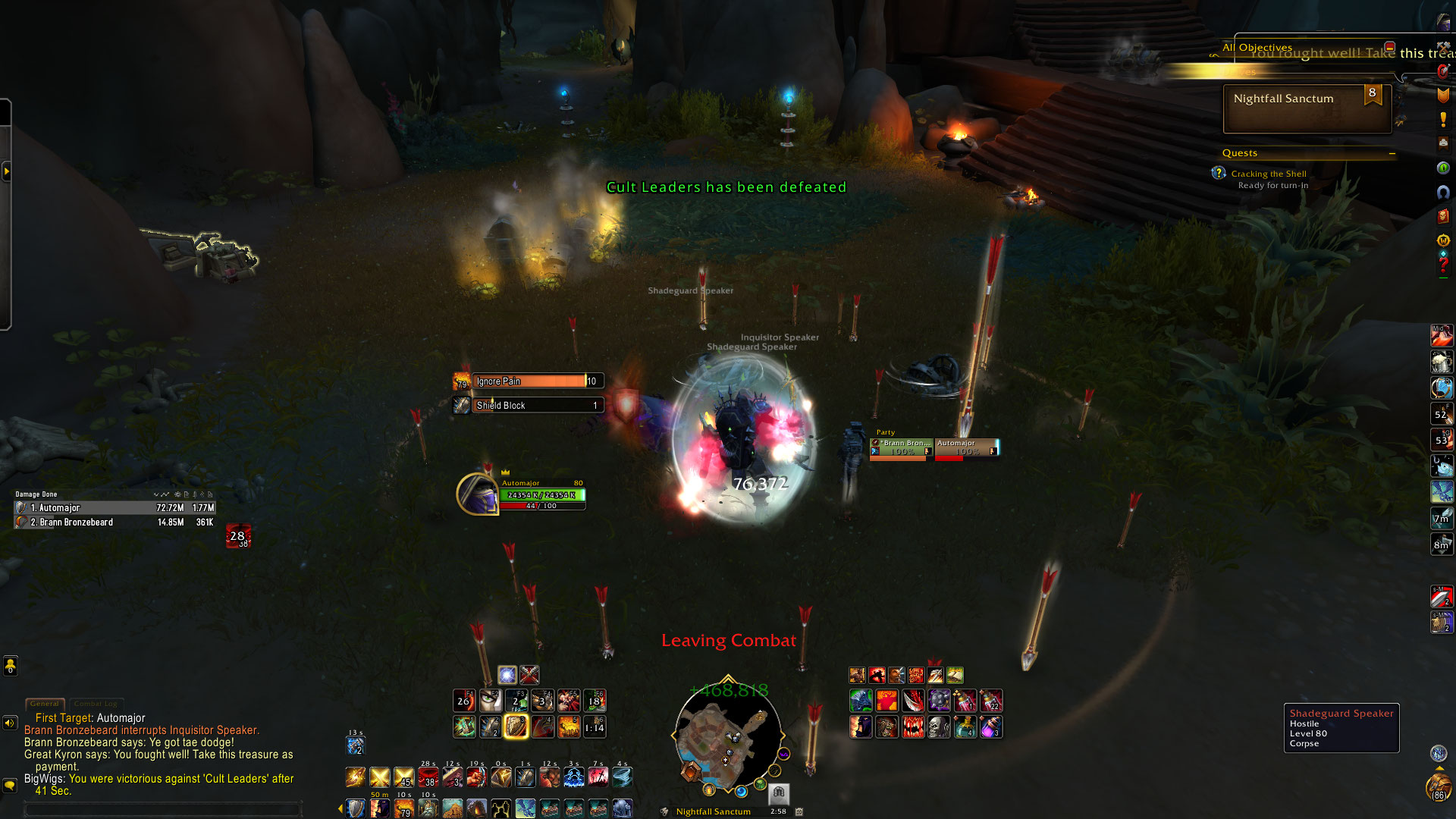Open the Cracking the Shell quest entry
This screenshot has height=819, width=1456.
coord(1268,174)
